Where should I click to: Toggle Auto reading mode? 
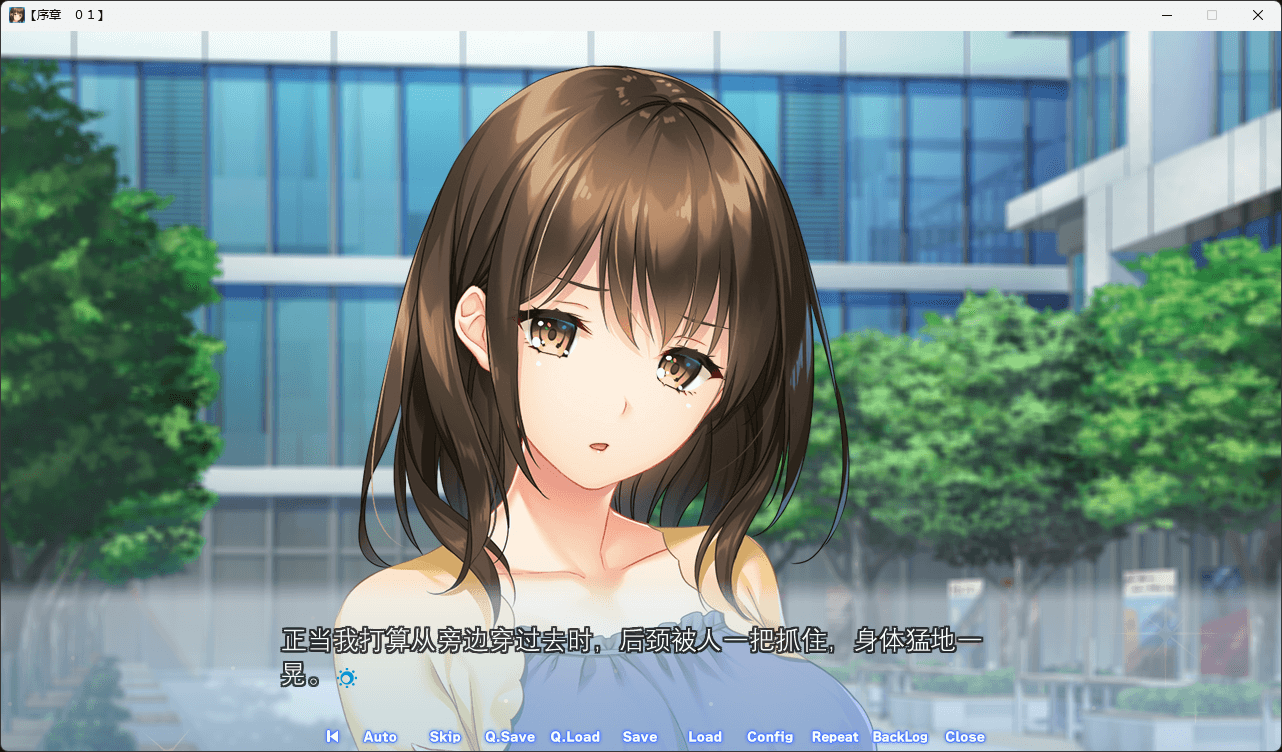tap(380, 736)
